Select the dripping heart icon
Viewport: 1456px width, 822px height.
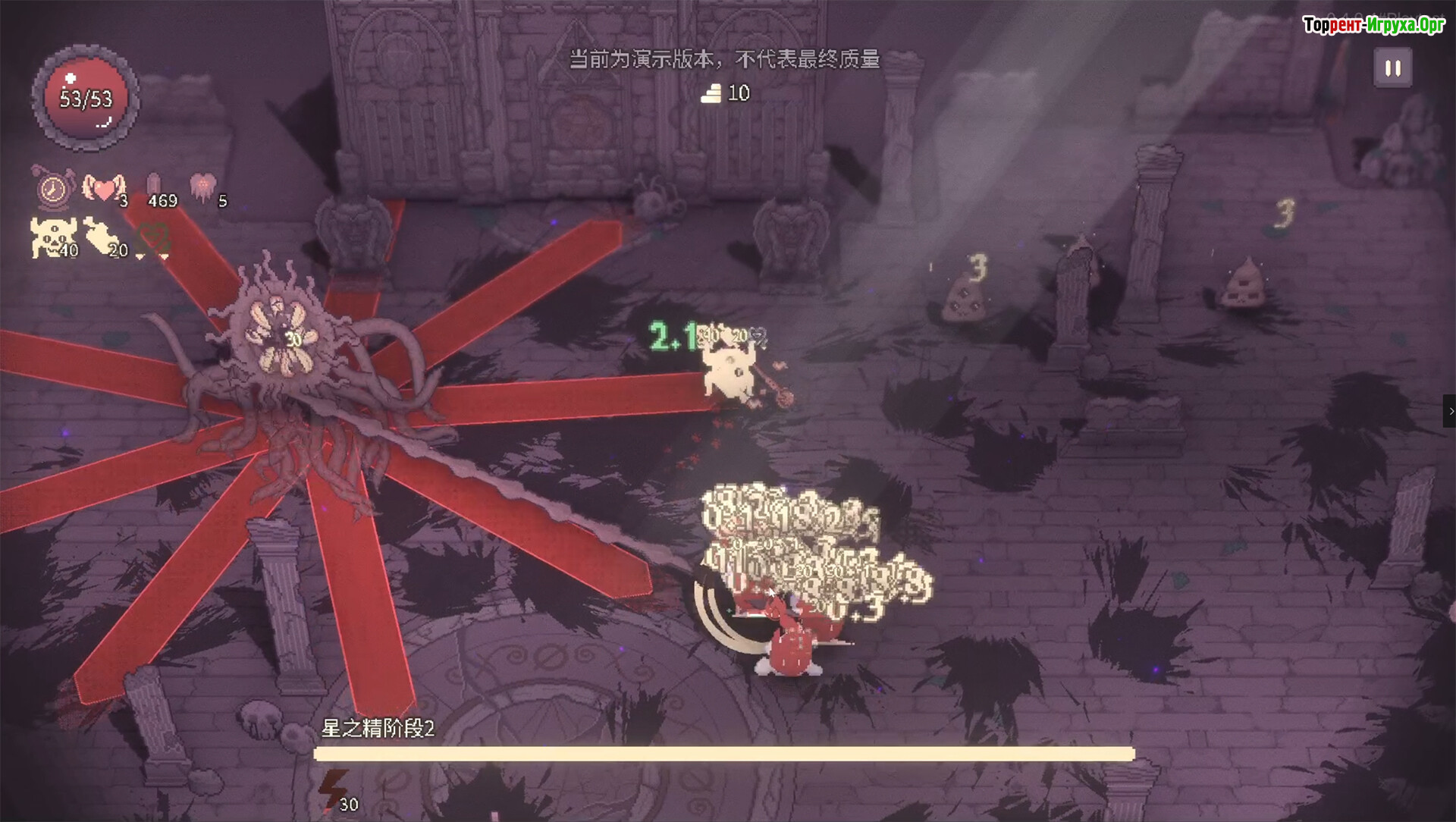(202, 187)
